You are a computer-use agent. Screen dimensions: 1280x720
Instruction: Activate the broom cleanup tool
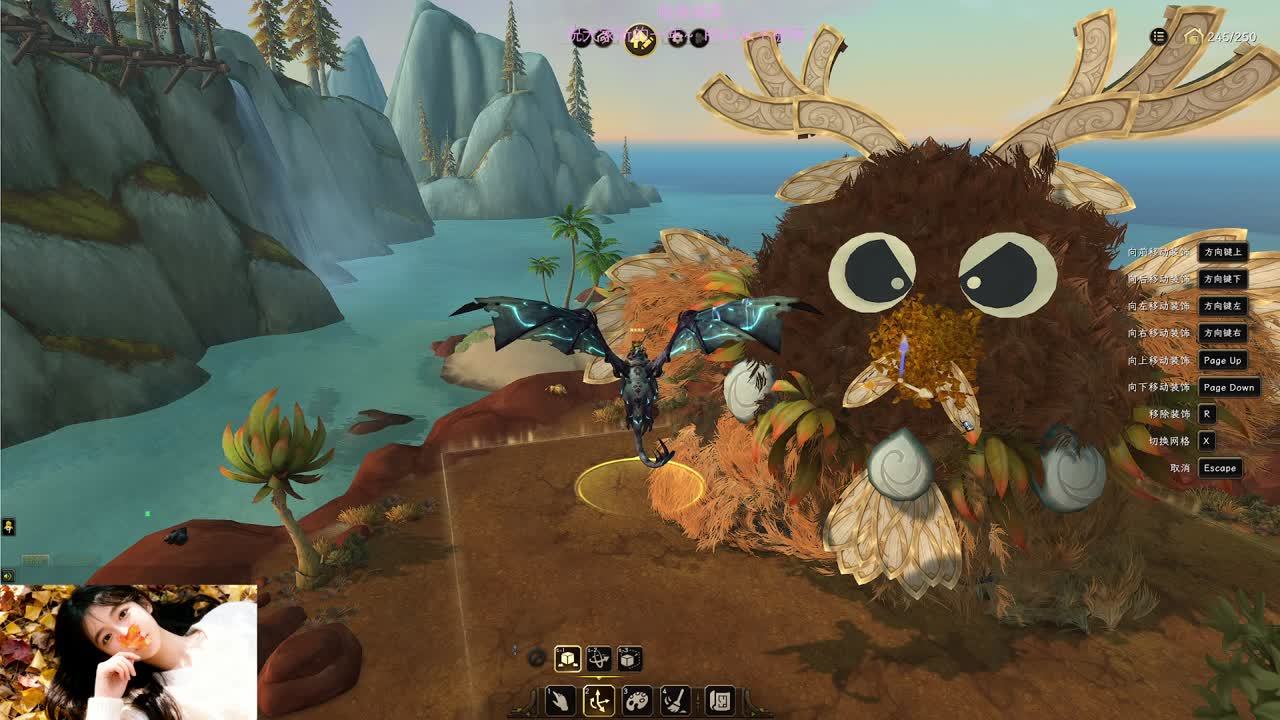(x=676, y=700)
